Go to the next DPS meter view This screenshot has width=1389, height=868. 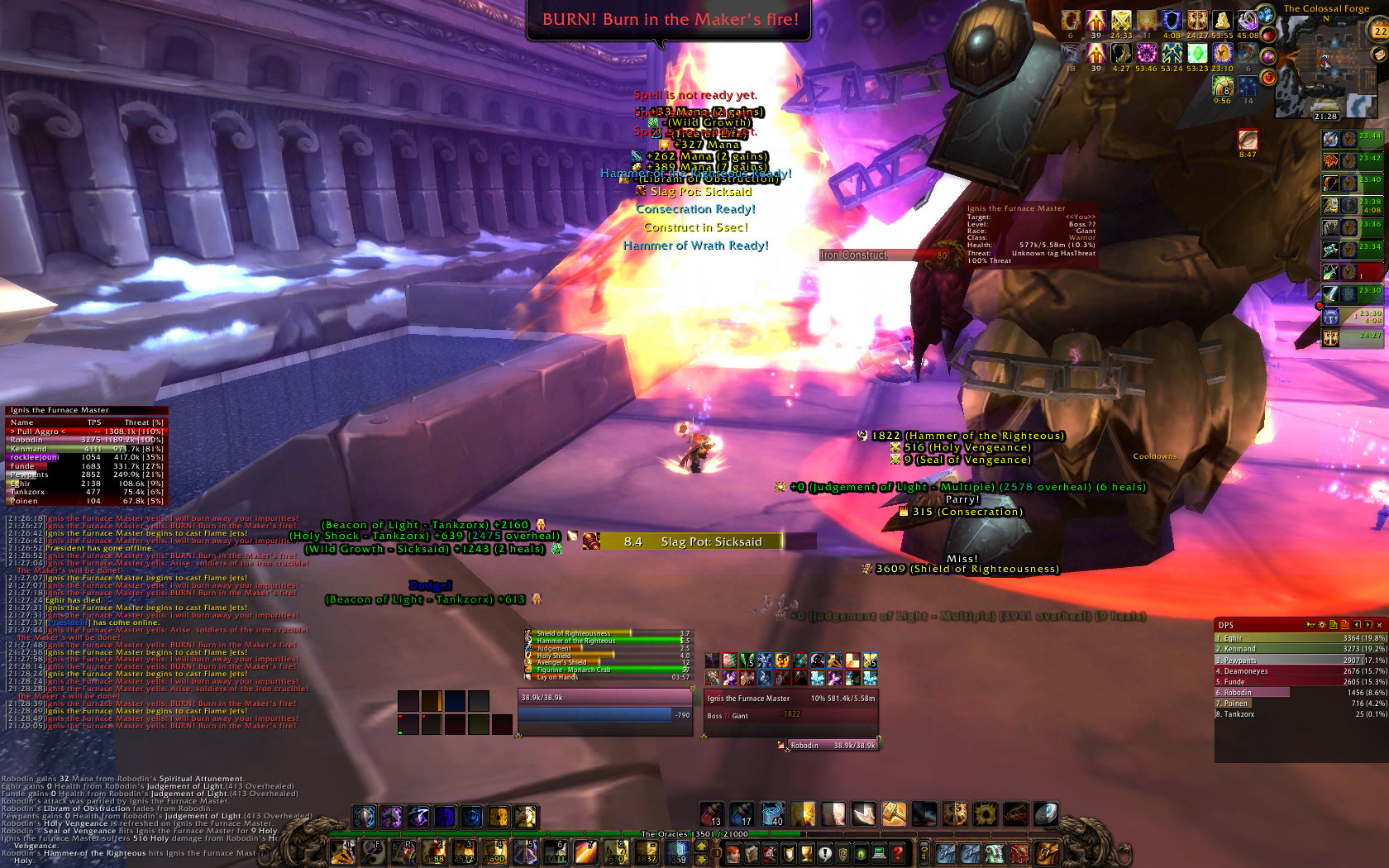tap(1368, 625)
